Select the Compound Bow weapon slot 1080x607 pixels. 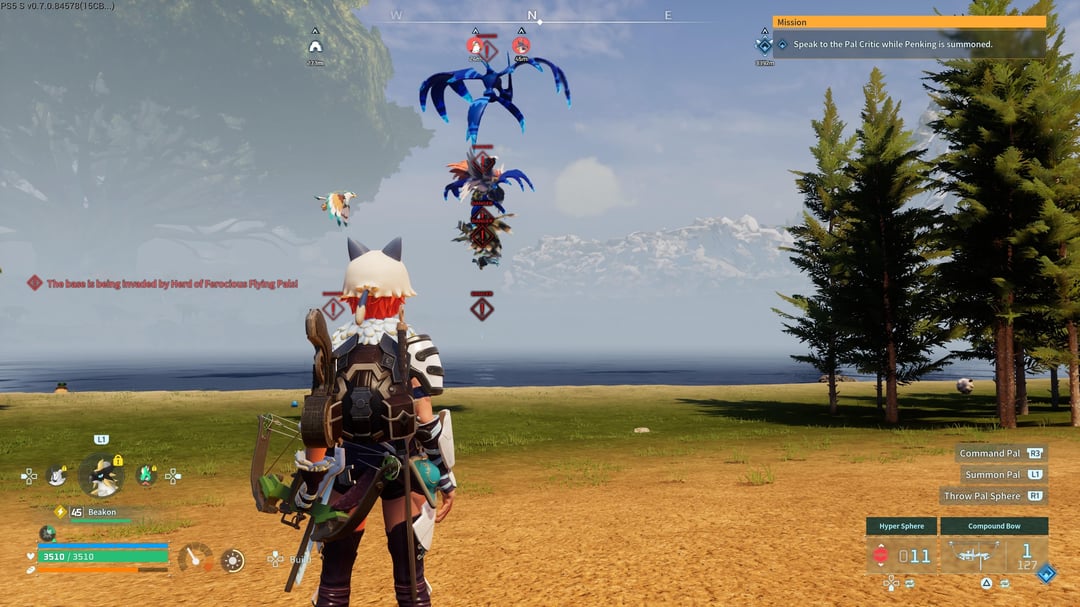(993, 554)
